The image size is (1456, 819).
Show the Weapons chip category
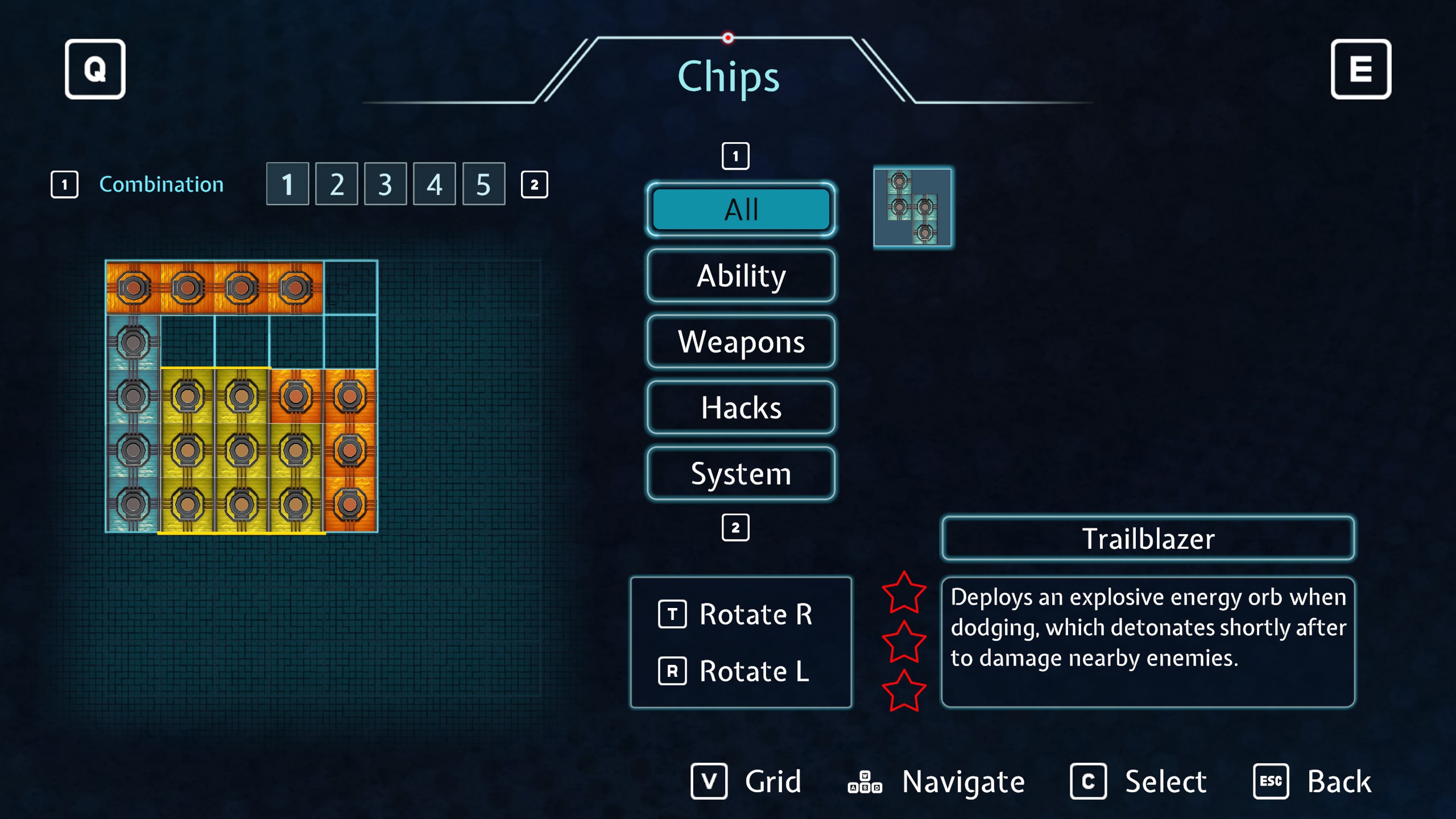tap(741, 342)
